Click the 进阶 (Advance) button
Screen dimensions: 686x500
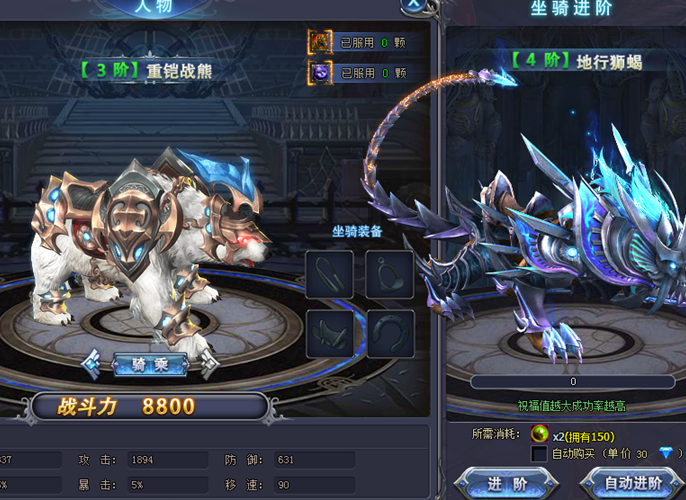point(500,483)
